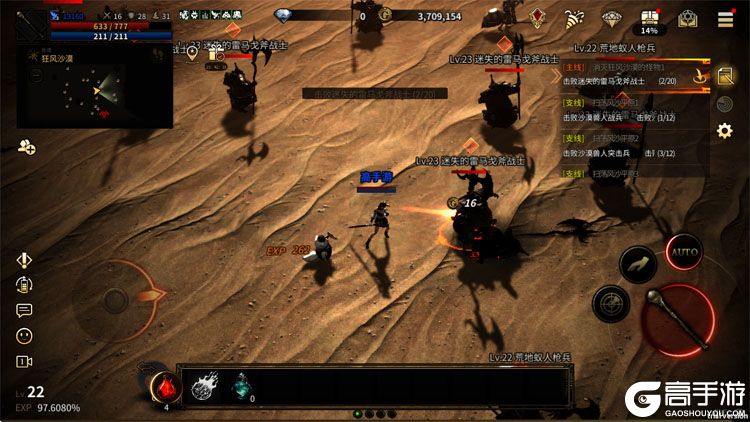Use the teal potion slot
The width and height of the screenshot is (750, 422).
242,385
